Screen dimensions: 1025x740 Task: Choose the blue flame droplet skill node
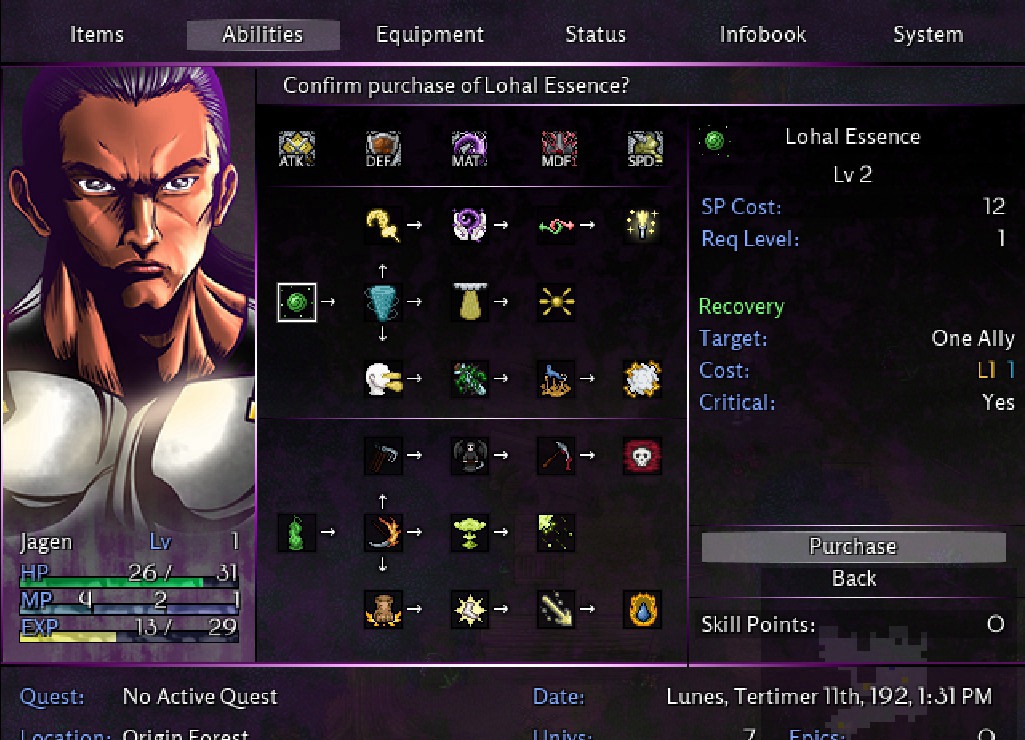[x=642, y=608]
